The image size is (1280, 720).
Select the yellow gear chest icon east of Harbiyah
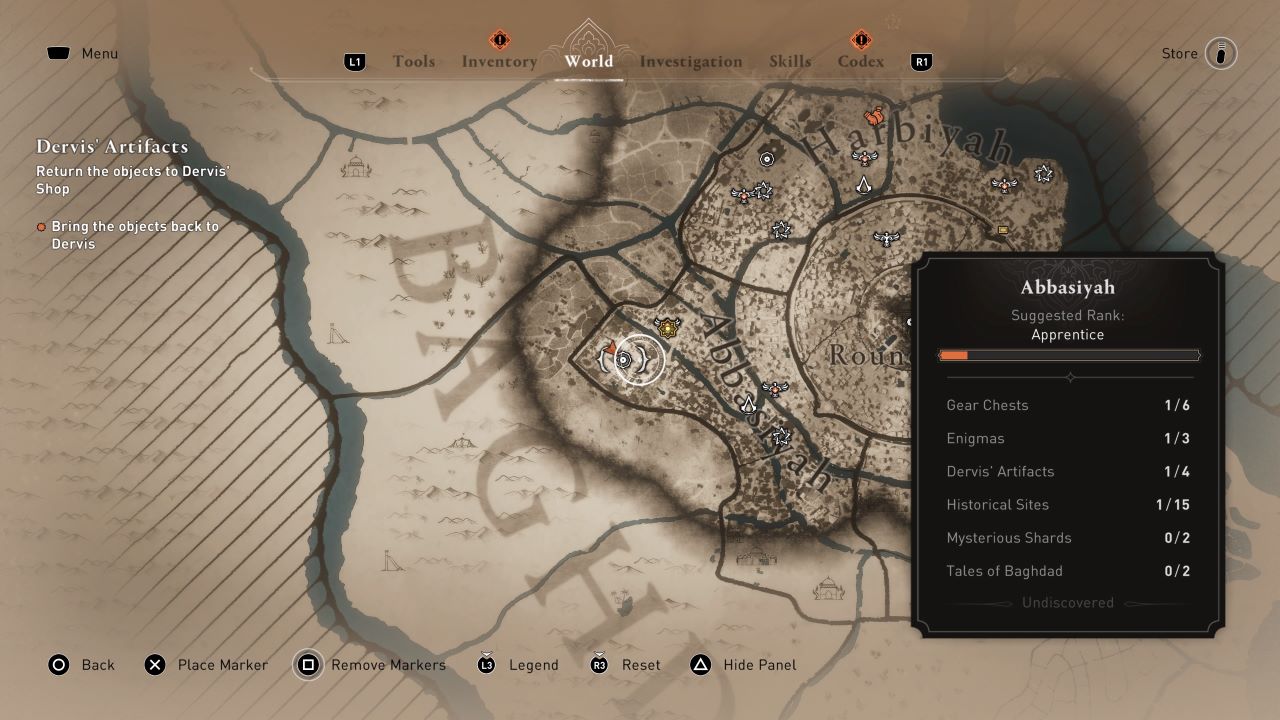point(1002,229)
